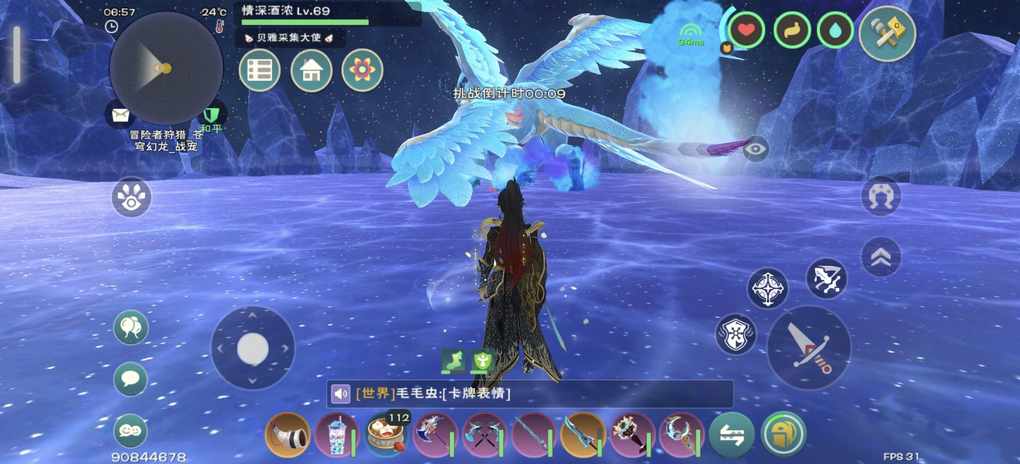1020x464 pixels.
Task: Open the crossed hammer crafting button
Action: pos(887,33)
